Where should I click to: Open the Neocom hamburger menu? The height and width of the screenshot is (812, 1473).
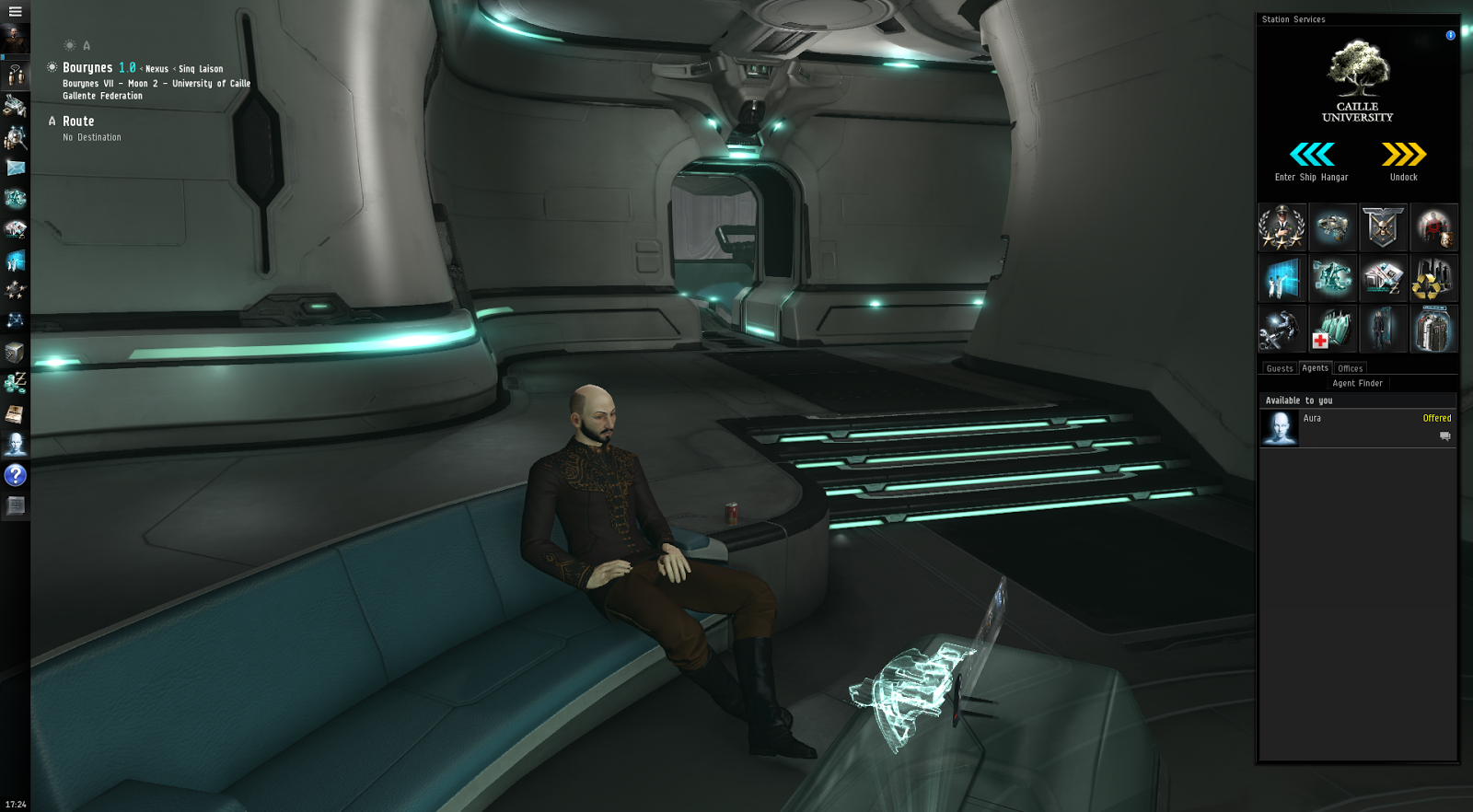click(x=15, y=12)
